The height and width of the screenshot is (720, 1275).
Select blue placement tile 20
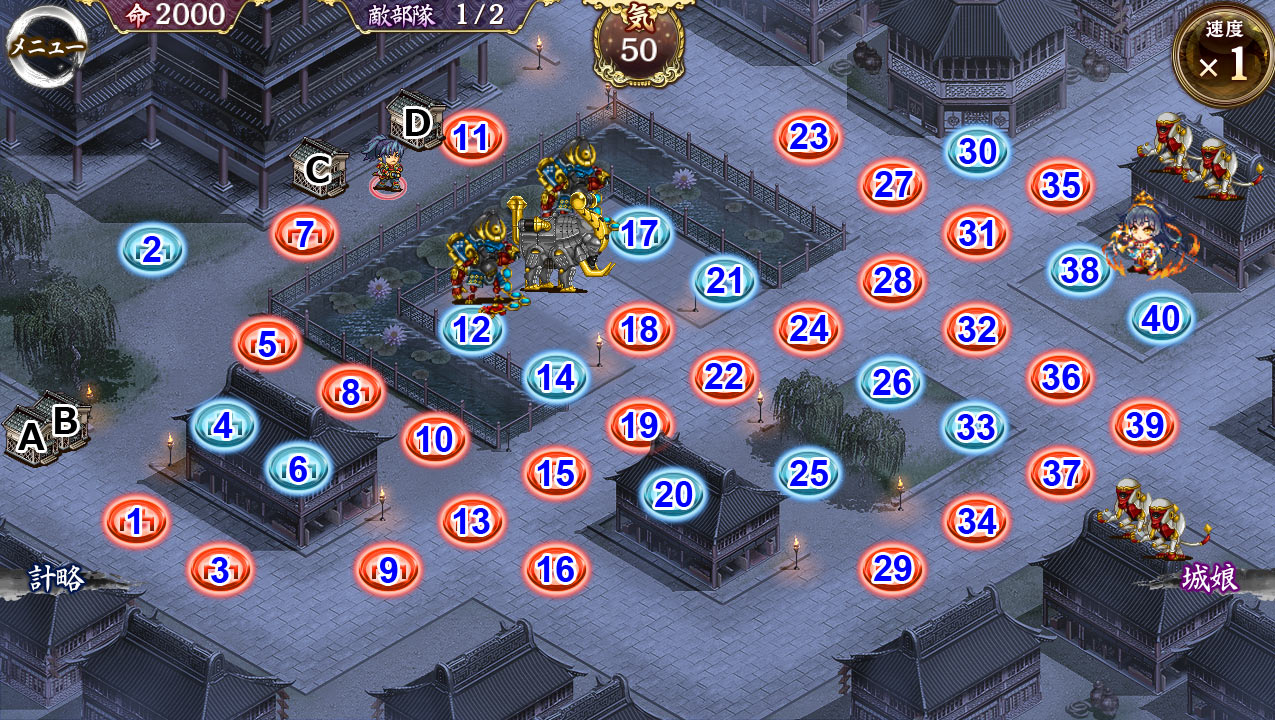[x=673, y=494]
